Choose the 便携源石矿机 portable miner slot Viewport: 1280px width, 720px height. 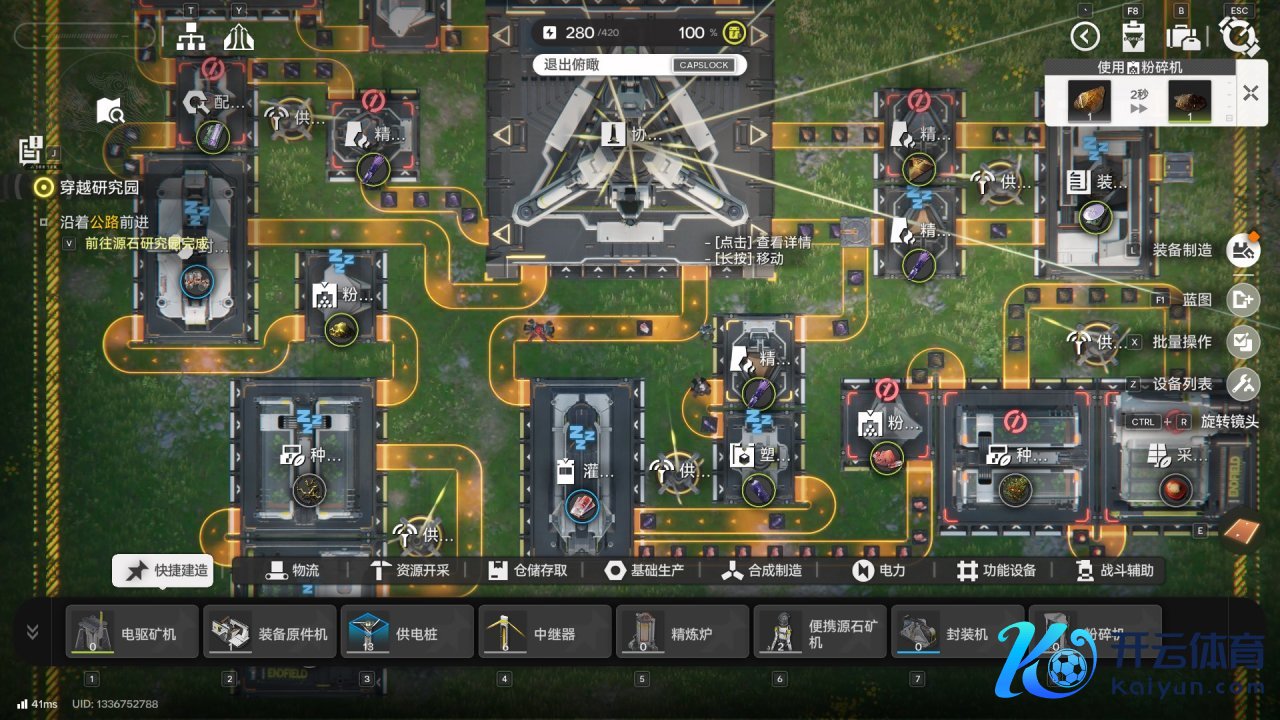pos(820,633)
